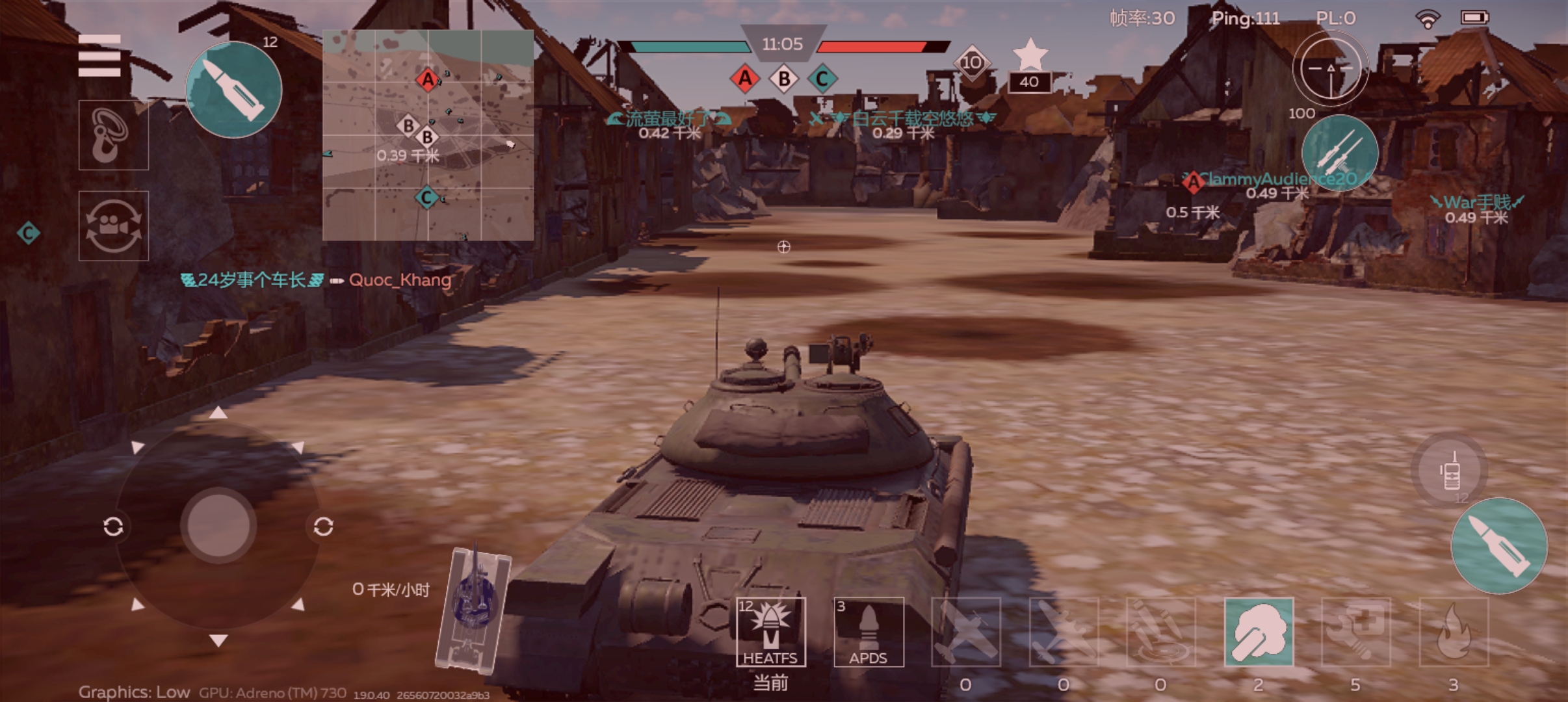Call the fighter plane support slot
This screenshot has width=1568, height=702.
click(x=965, y=632)
